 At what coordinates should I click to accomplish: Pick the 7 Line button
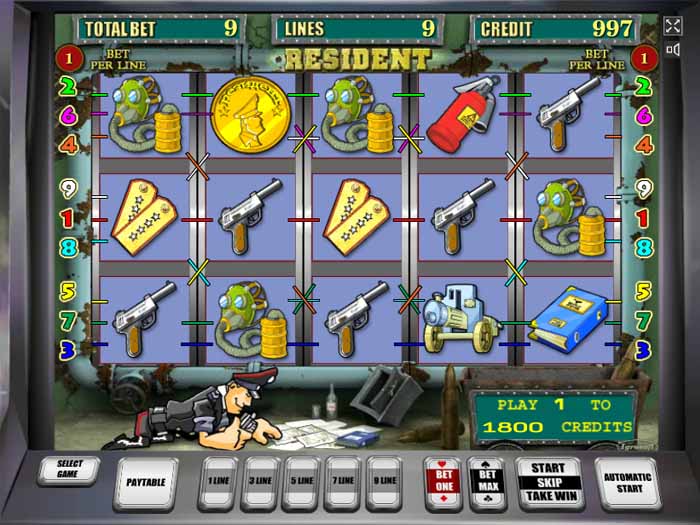(342, 481)
